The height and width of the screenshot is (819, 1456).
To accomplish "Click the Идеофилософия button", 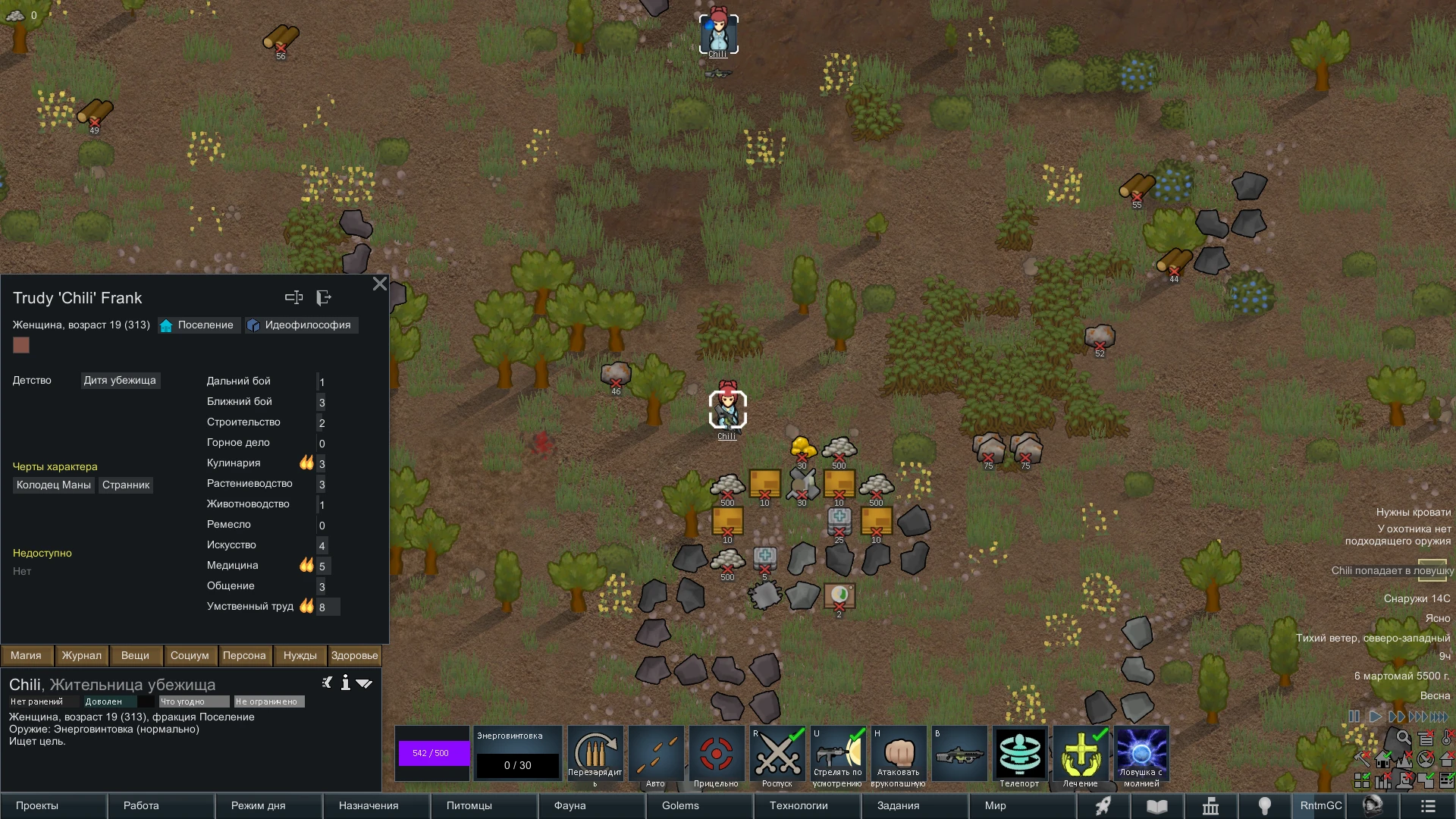I will pyautogui.click(x=301, y=325).
